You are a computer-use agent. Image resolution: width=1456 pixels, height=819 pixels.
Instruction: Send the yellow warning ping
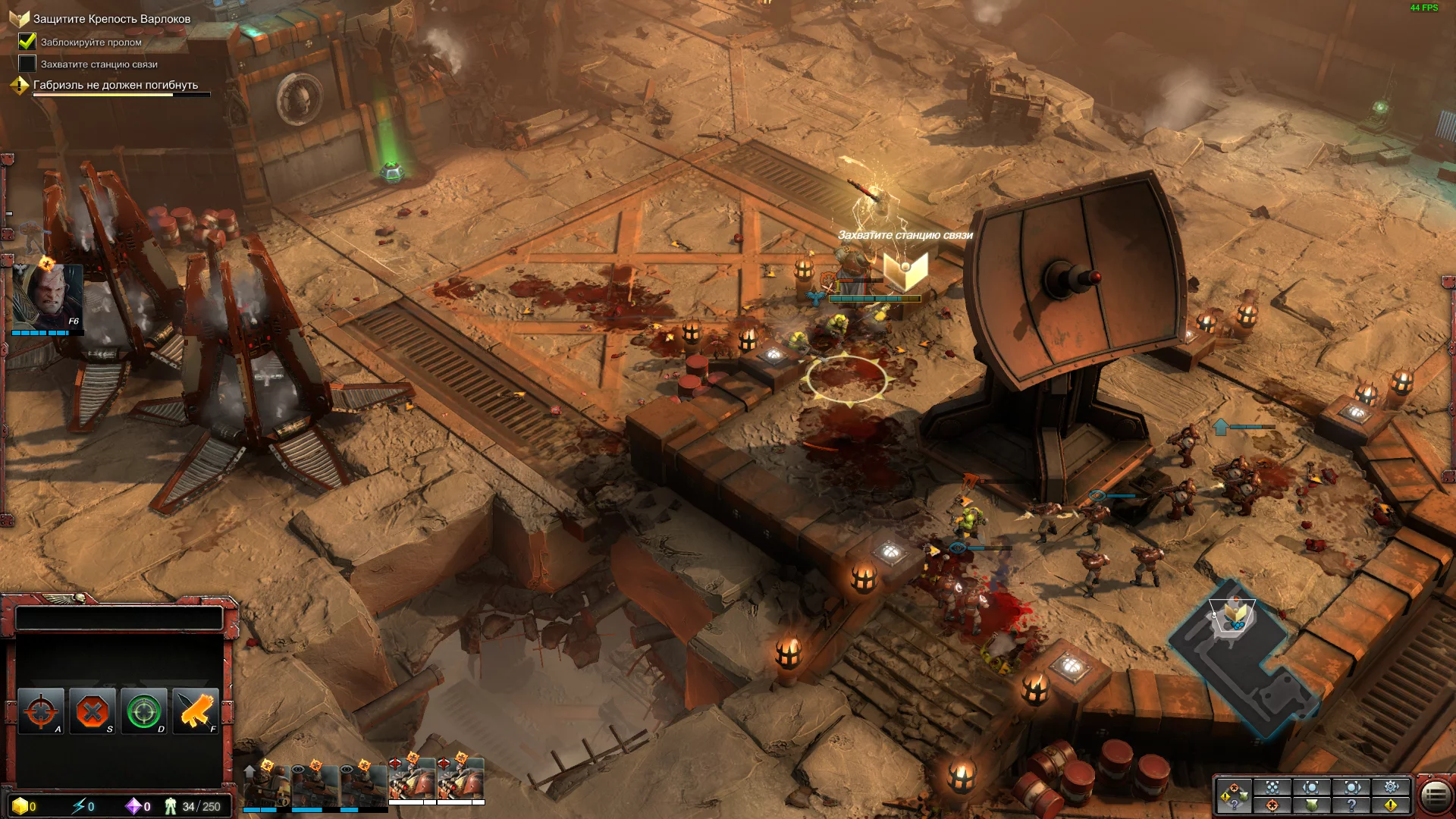pyautogui.click(x=1391, y=805)
